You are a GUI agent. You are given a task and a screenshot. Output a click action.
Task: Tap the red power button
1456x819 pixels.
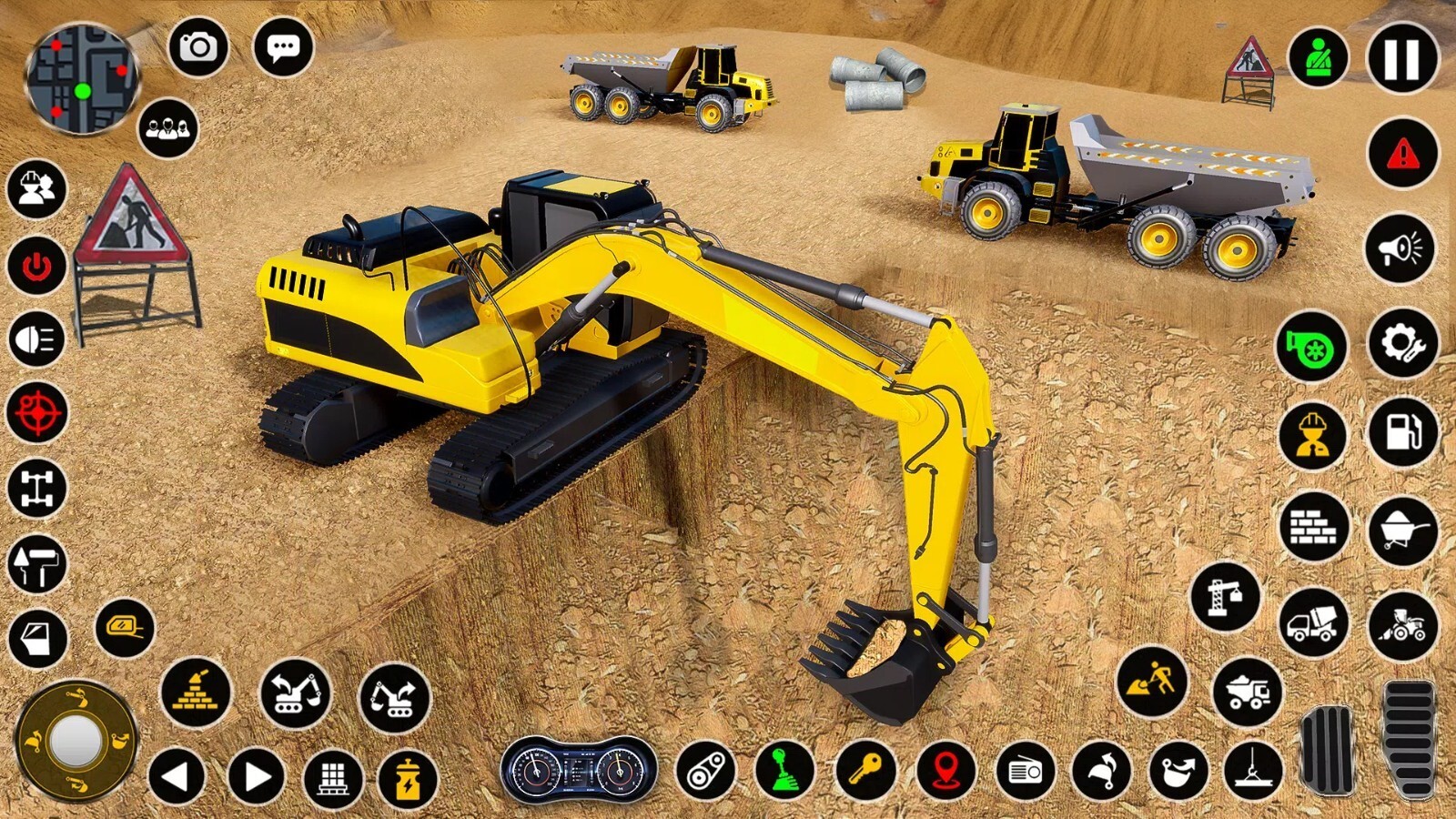[36, 267]
